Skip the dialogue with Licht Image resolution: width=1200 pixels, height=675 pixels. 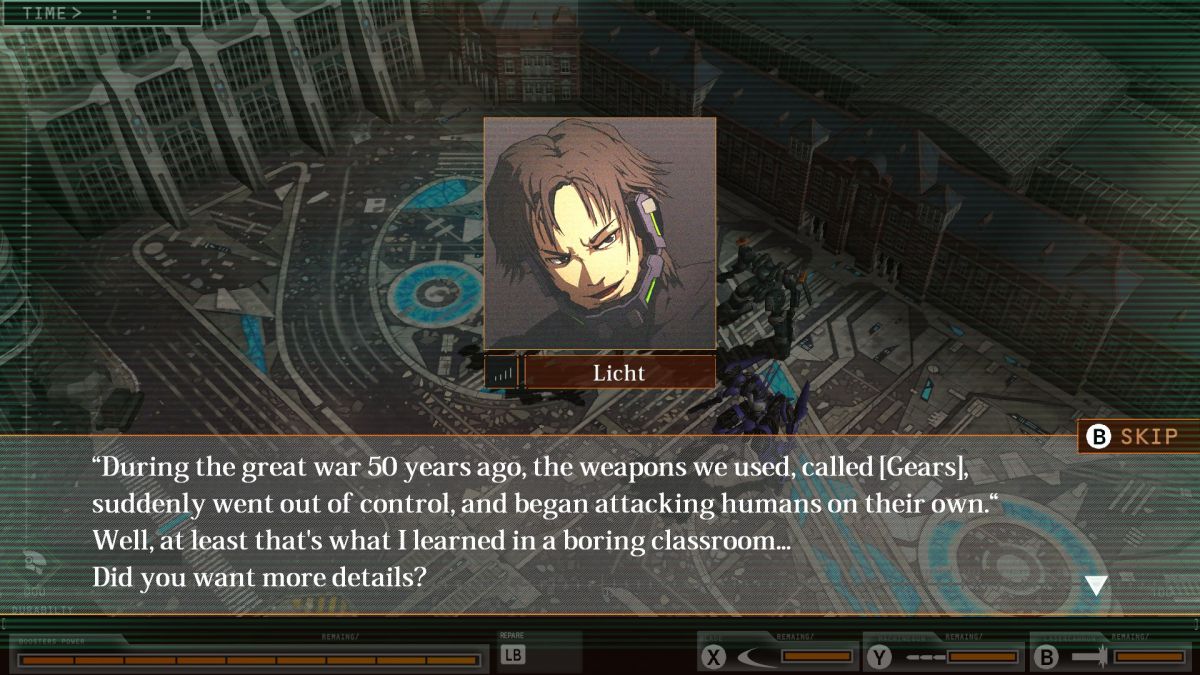coord(1138,437)
